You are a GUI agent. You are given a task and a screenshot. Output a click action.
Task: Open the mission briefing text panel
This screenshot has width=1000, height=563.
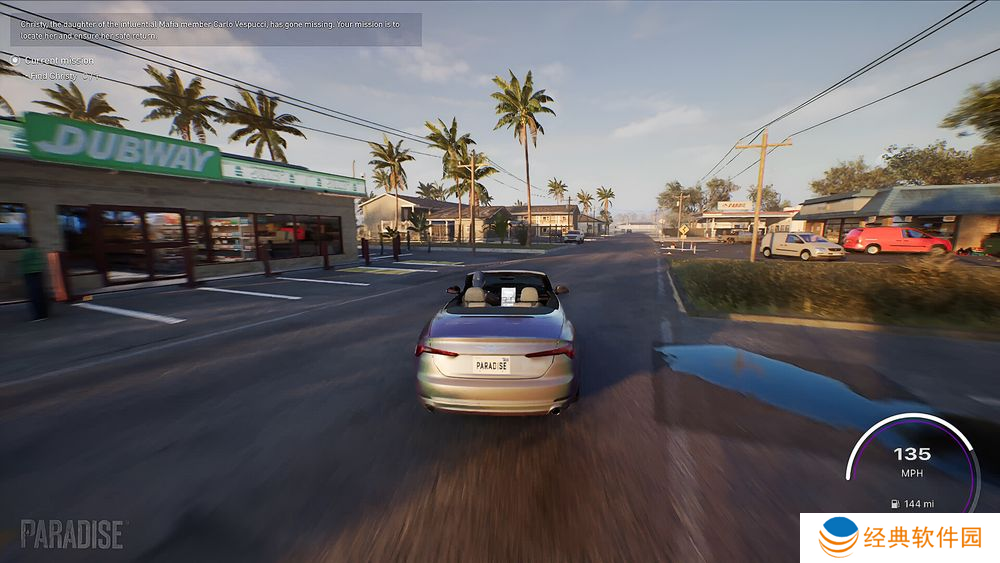click(215, 29)
